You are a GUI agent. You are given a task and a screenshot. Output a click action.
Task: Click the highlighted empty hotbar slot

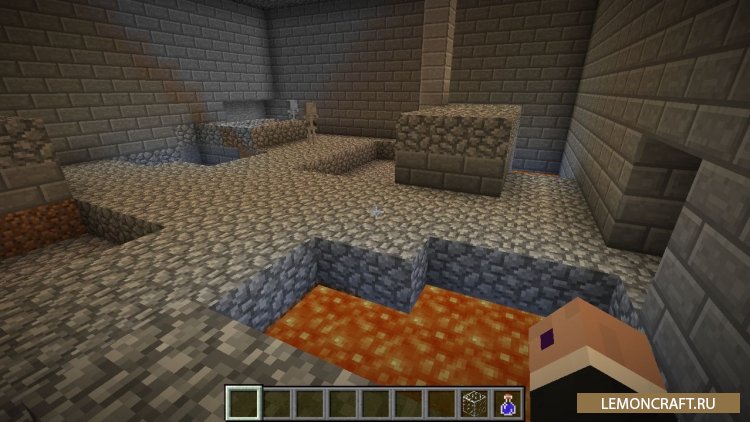click(243, 403)
